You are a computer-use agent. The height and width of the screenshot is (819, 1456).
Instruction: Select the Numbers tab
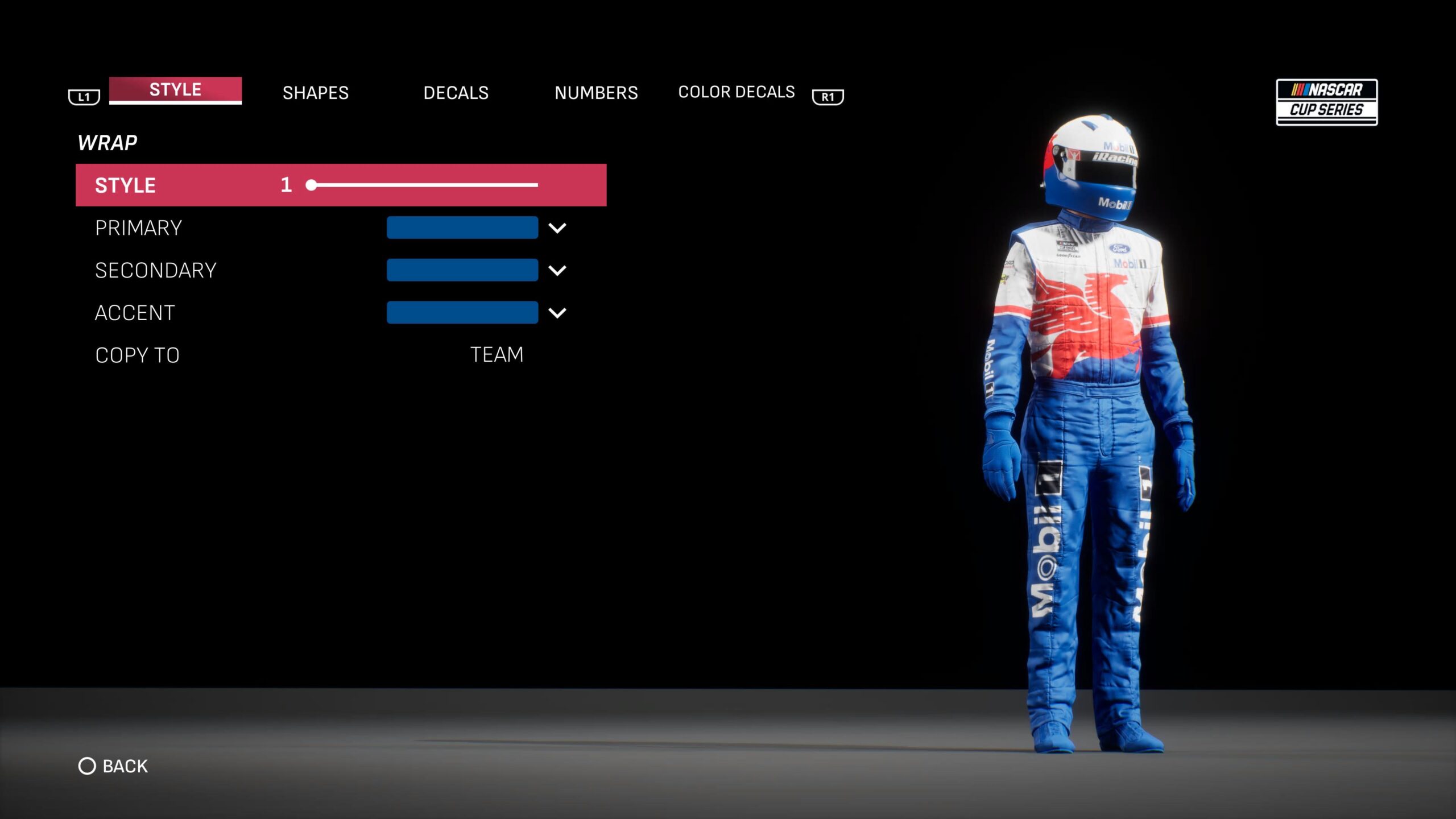pos(596,93)
